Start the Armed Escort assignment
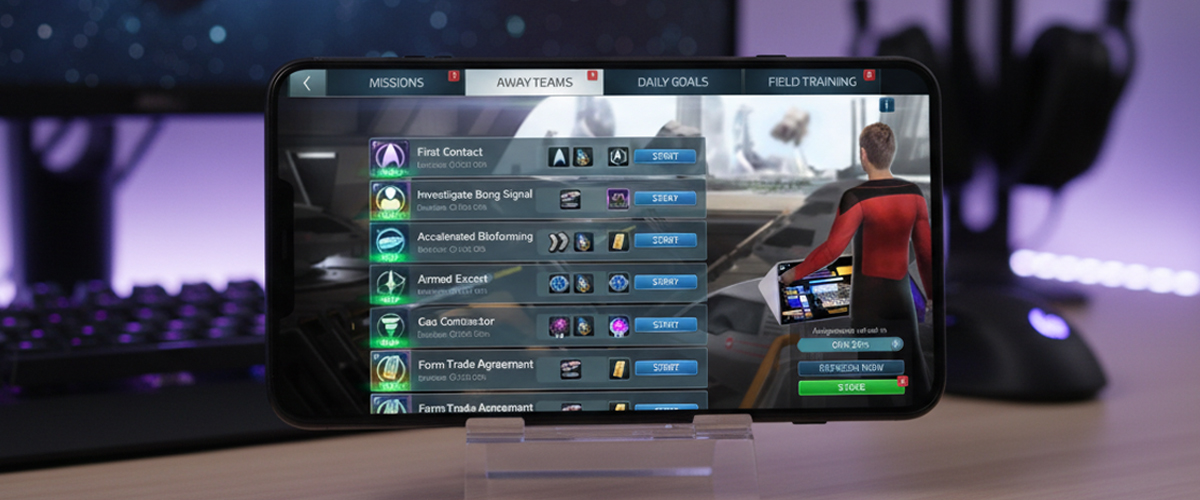The height and width of the screenshot is (500, 1200). click(664, 283)
